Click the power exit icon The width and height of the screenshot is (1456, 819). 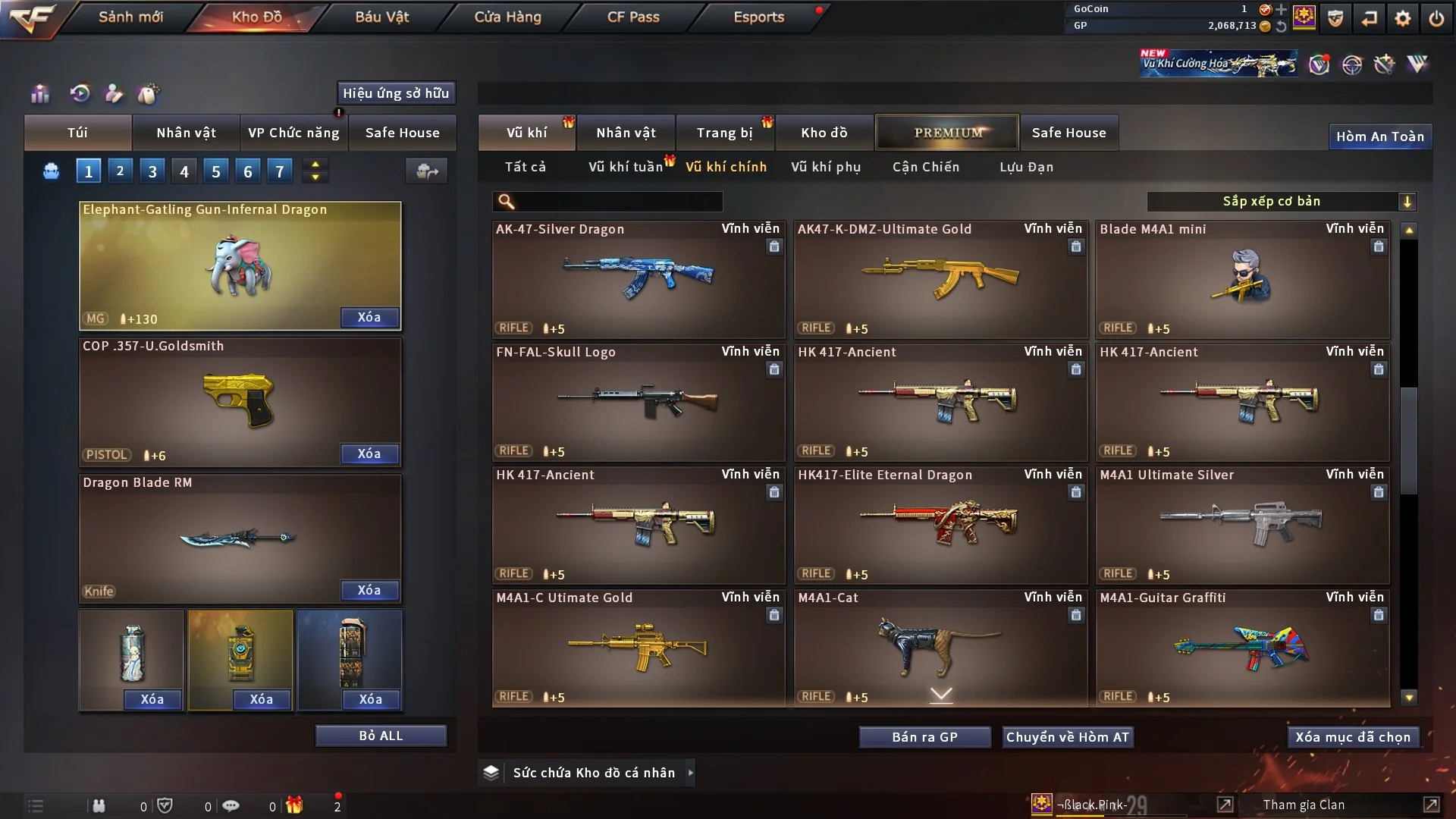[x=1436, y=18]
